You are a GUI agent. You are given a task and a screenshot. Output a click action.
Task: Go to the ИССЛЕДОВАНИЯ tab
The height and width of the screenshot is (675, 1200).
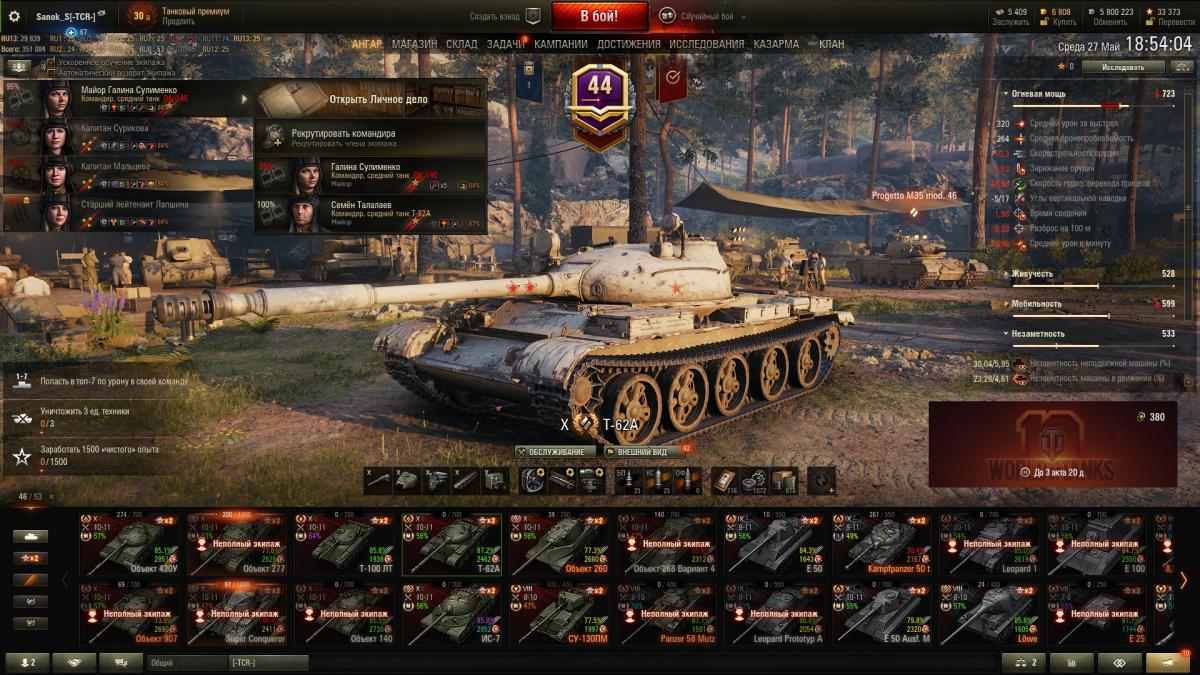(706, 44)
